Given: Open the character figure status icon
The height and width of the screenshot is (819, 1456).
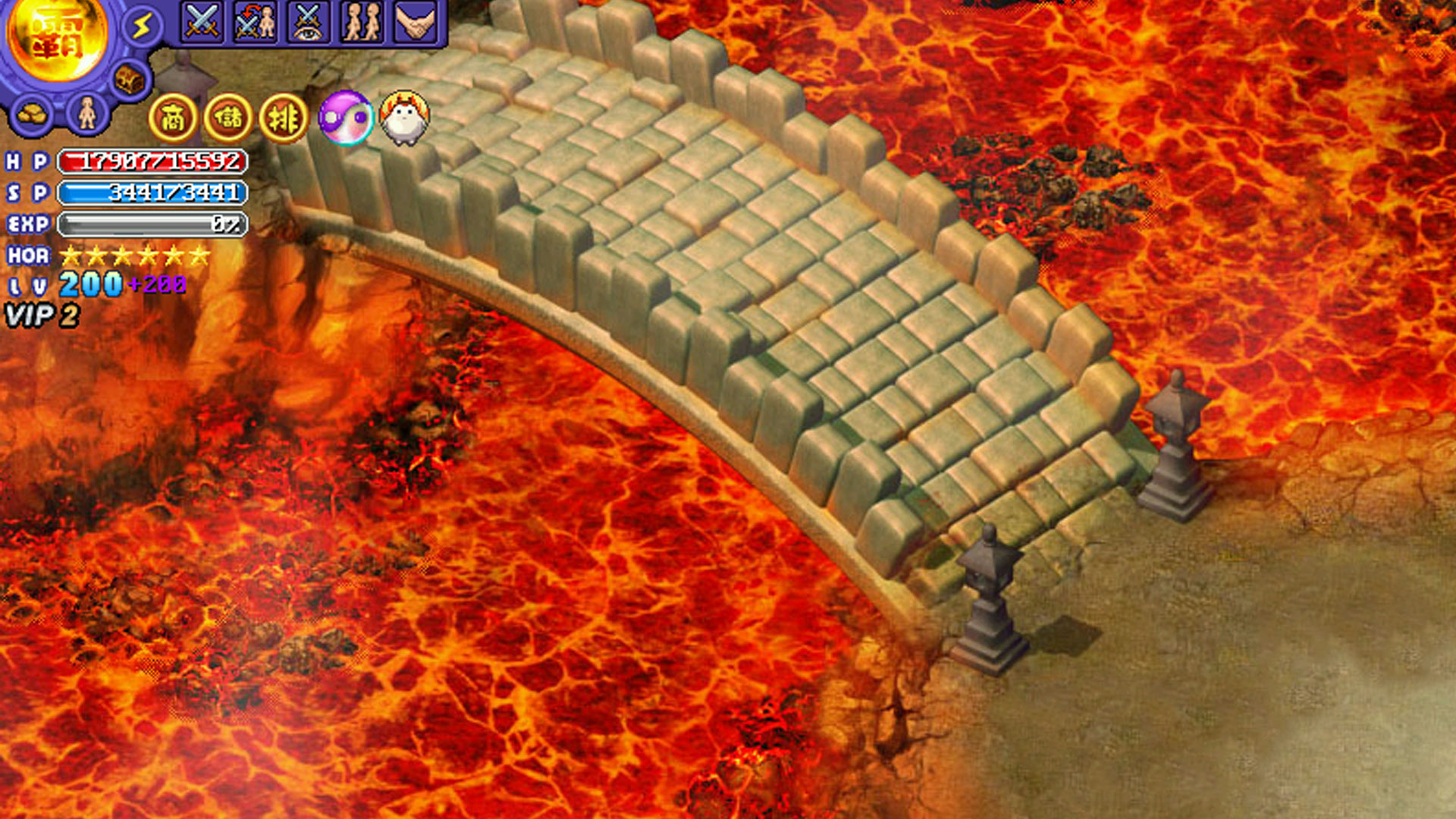Looking at the screenshot, I should 88,114.
